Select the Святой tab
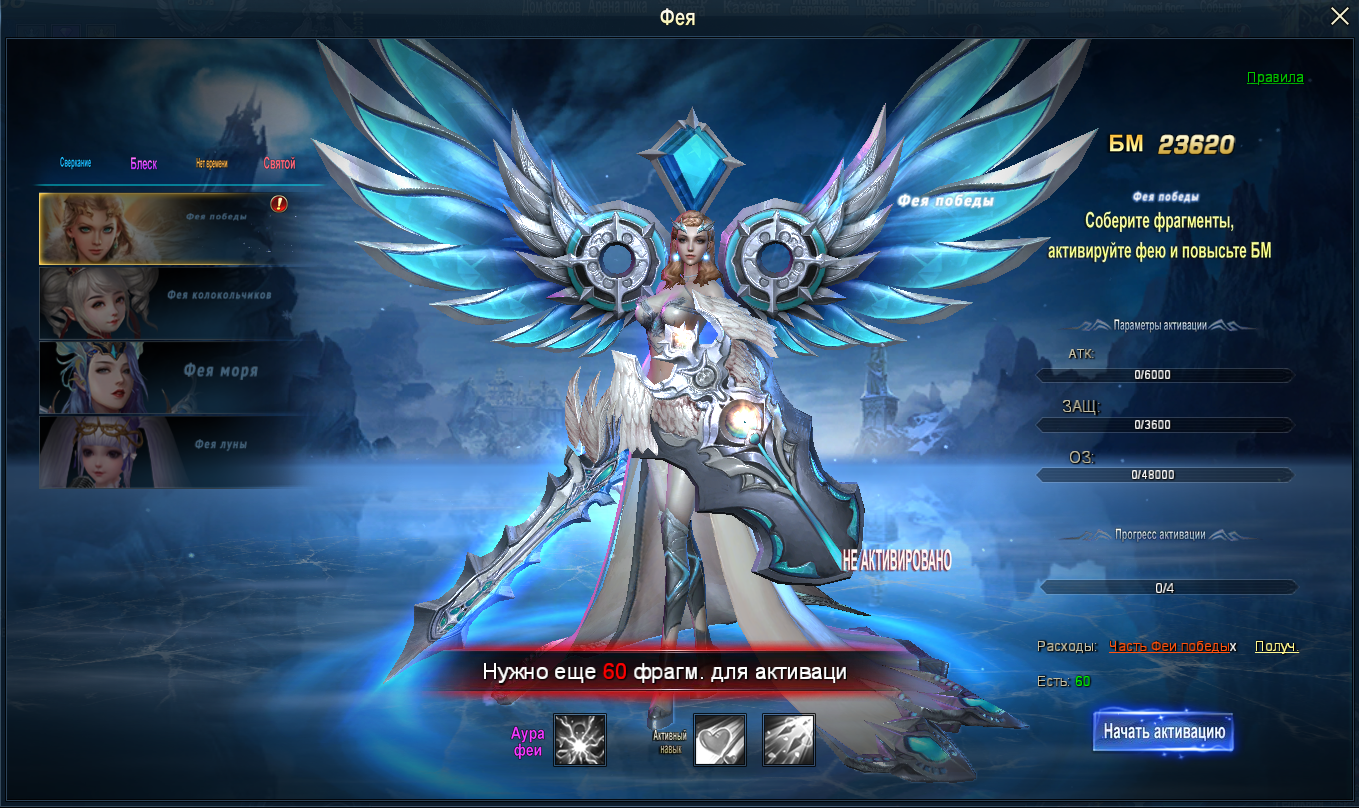 tap(280, 164)
